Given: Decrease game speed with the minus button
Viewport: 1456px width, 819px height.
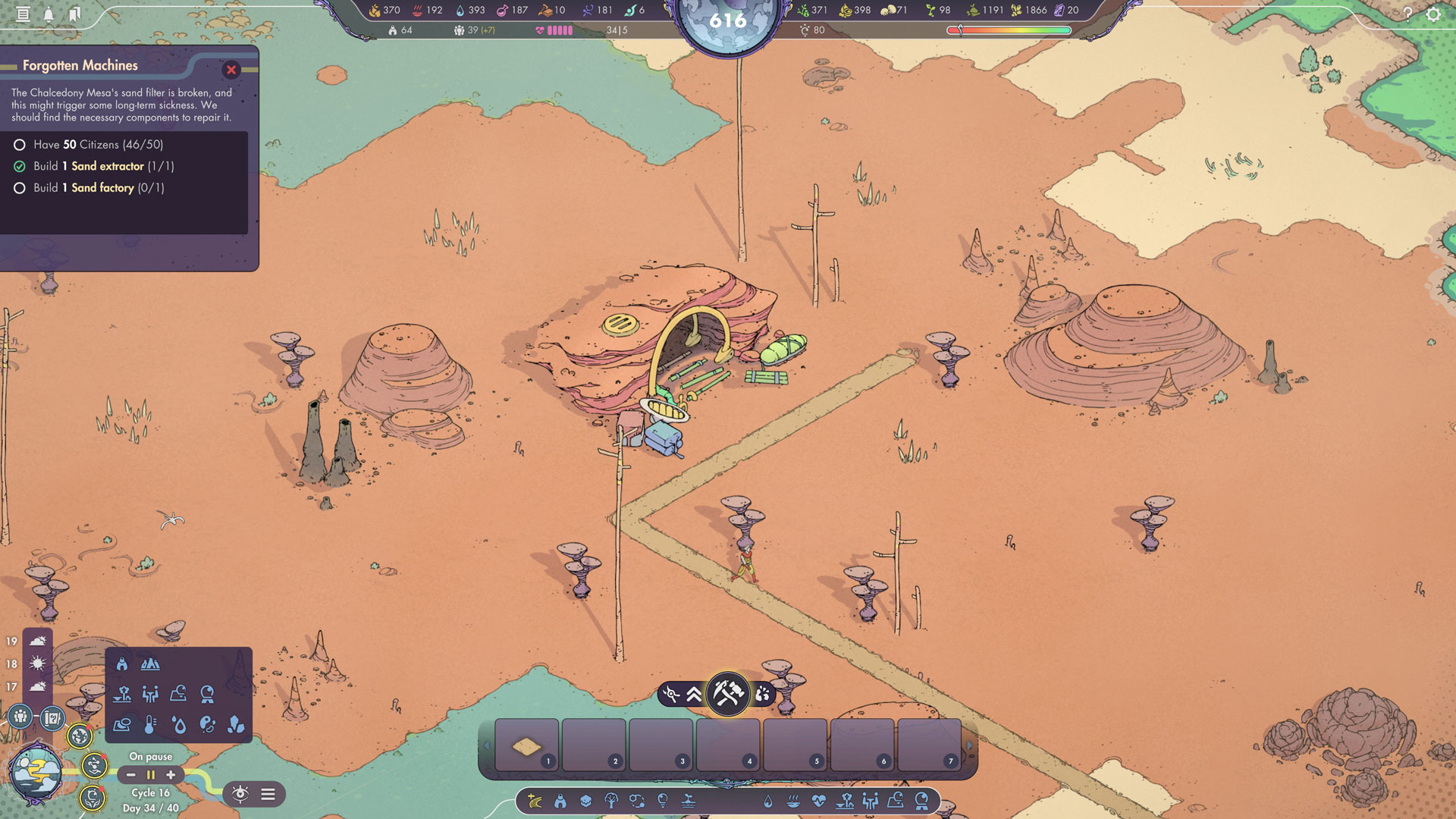Looking at the screenshot, I should [x=131, y=775].
